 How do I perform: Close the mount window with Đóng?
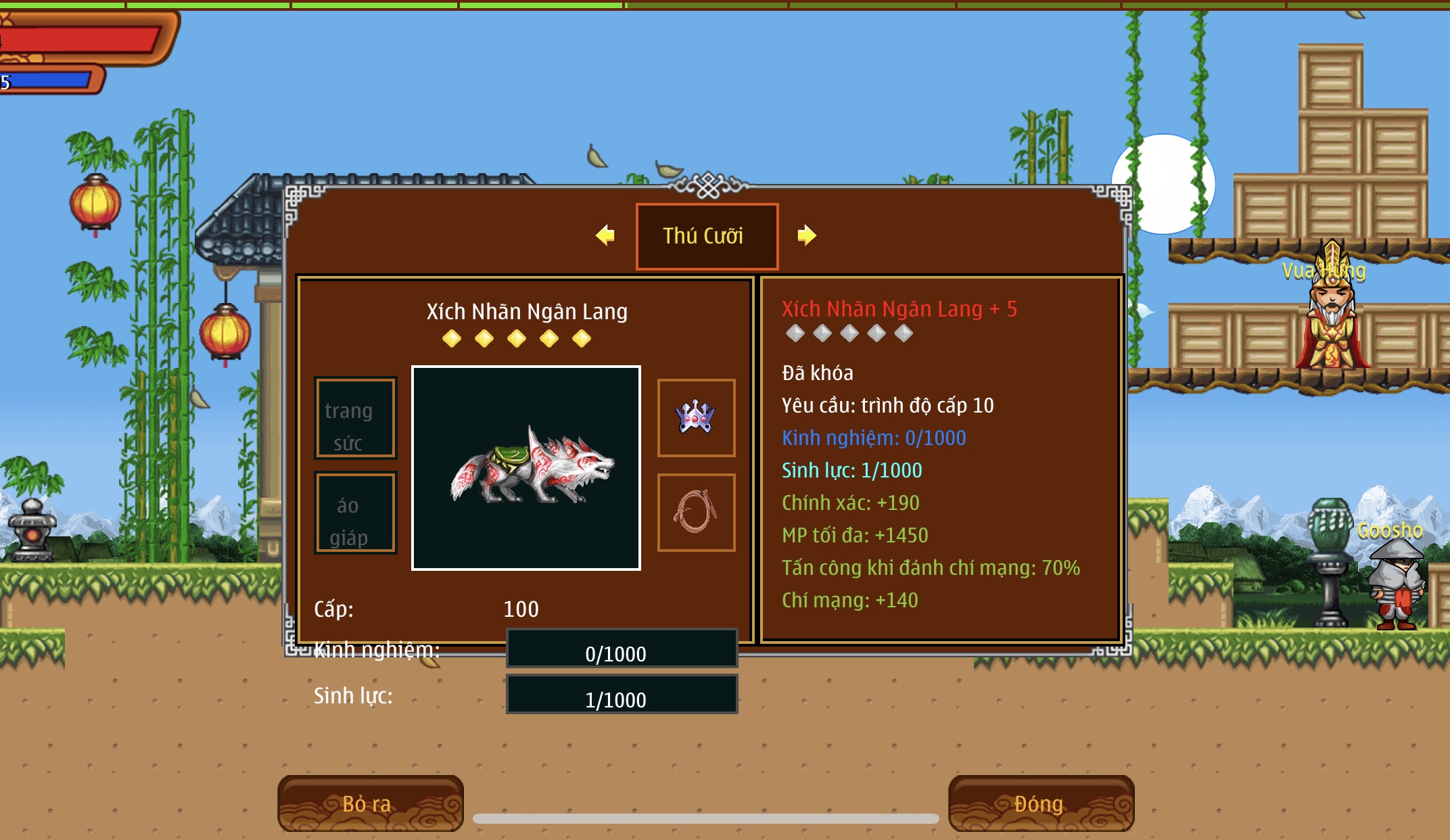pyautogui.click(x=1041, y=803)
